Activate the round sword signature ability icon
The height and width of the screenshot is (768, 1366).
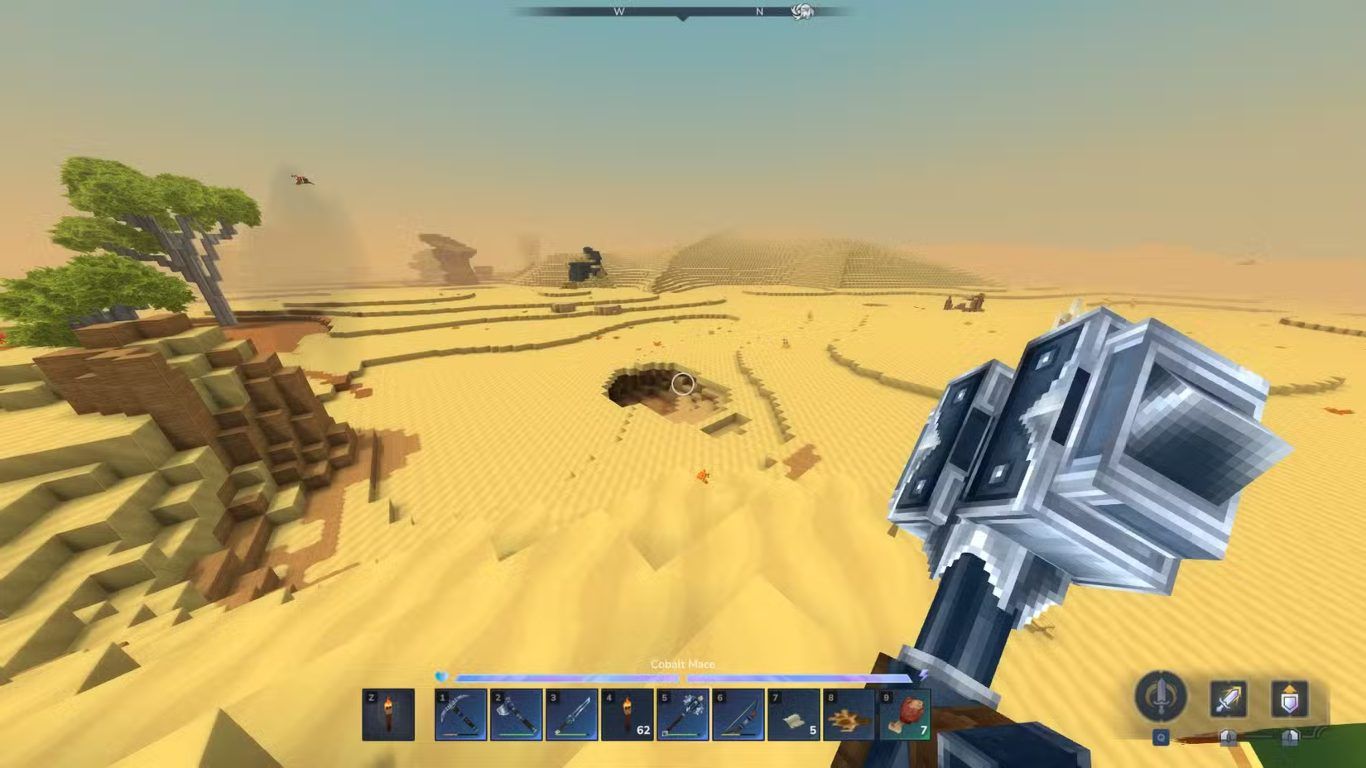click(x=1160, y=696)
